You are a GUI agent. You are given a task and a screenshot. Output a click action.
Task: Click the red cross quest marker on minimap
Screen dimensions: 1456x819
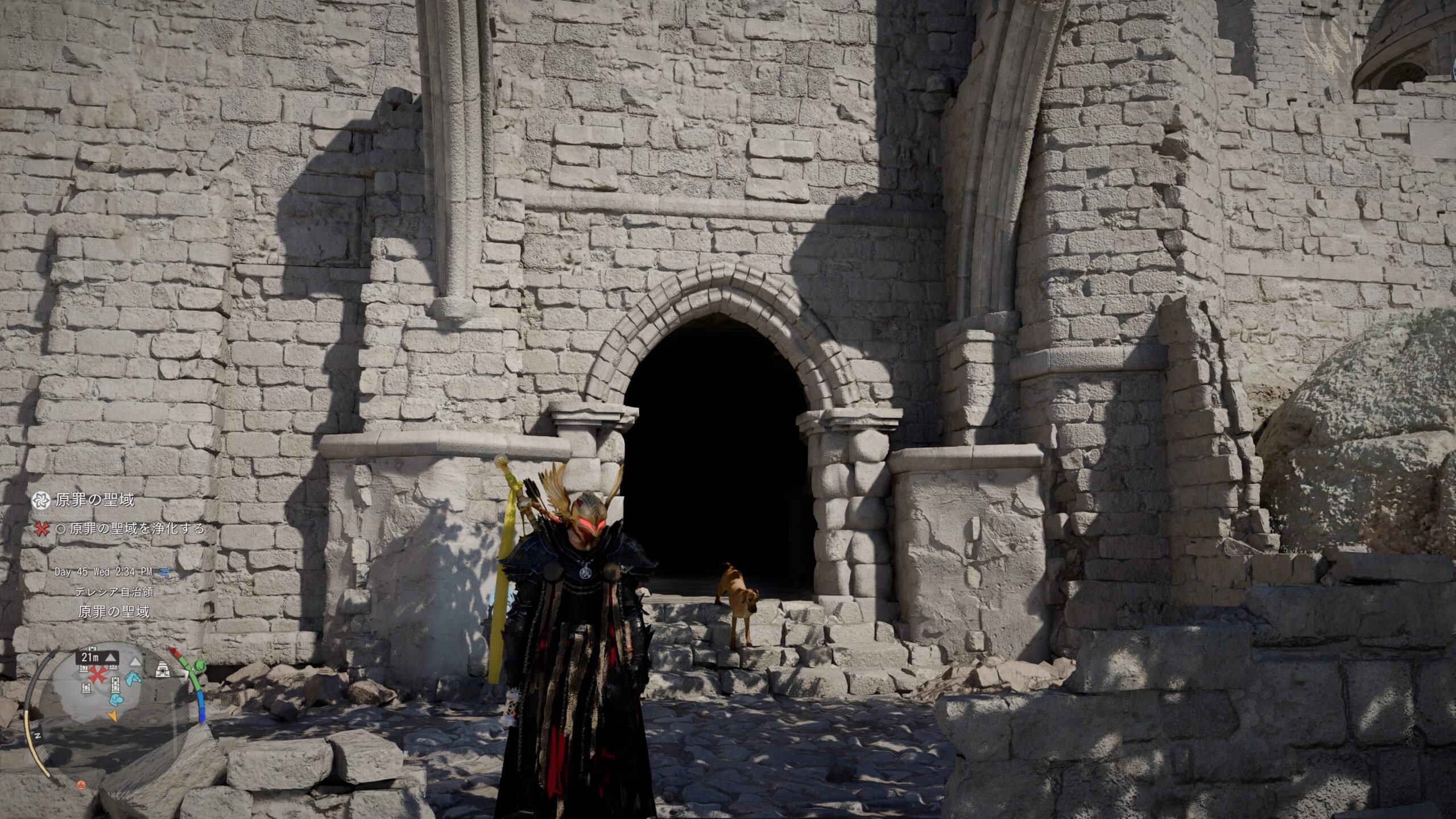pos(97,676)
